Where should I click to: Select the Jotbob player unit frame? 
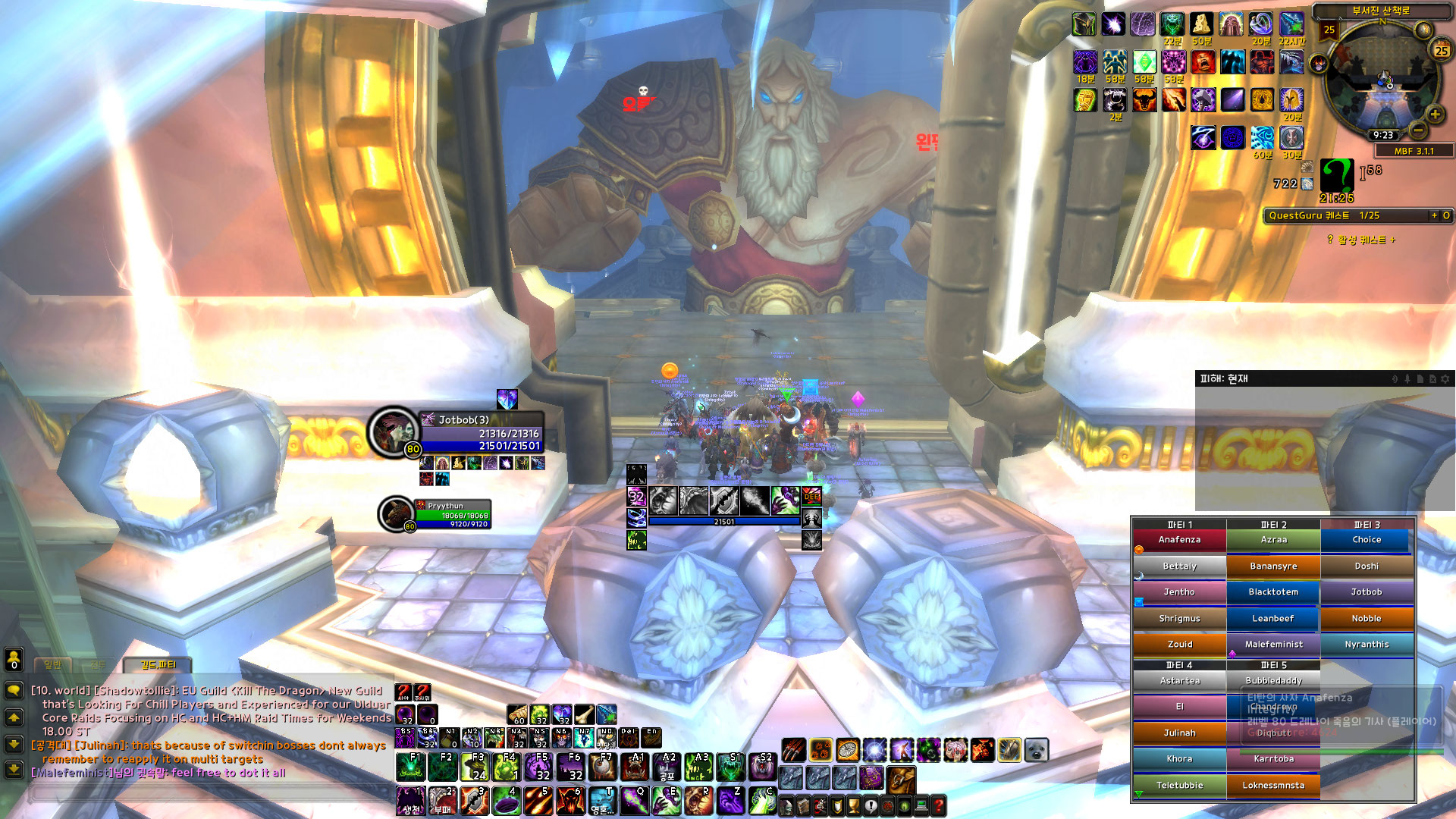[481, 434]
